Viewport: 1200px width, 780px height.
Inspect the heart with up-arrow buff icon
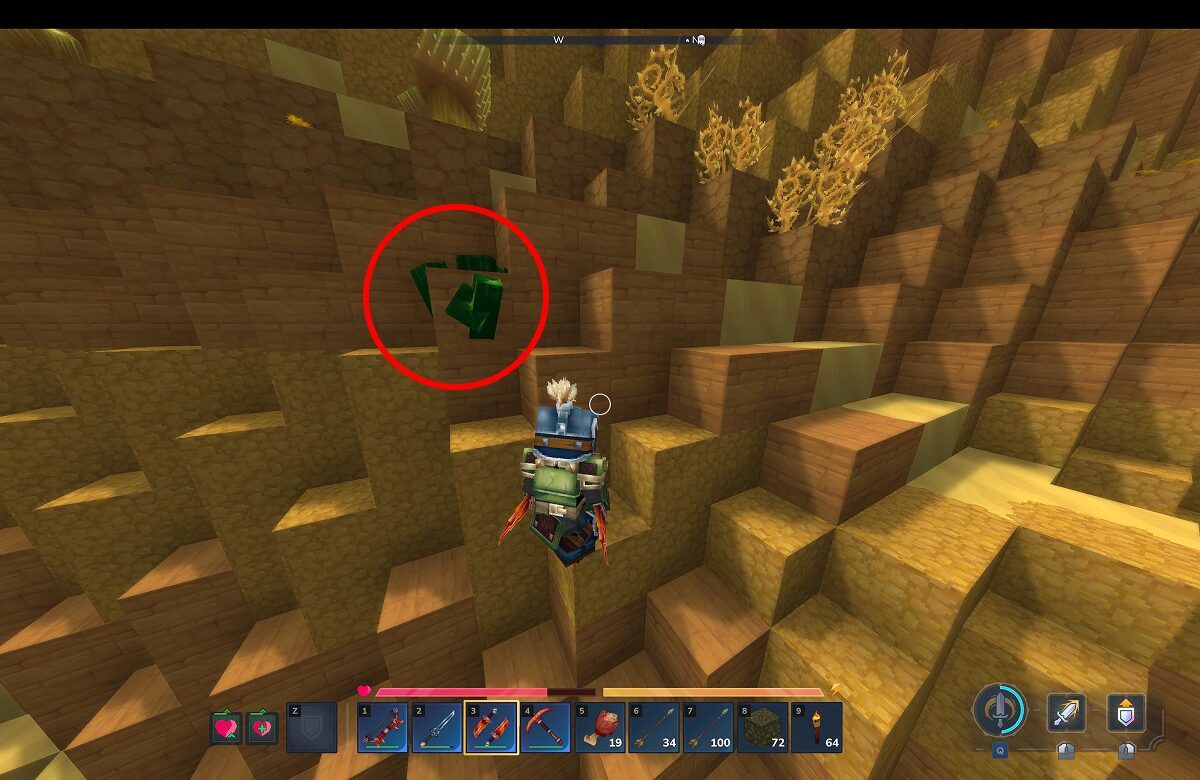tap(226, 727)
